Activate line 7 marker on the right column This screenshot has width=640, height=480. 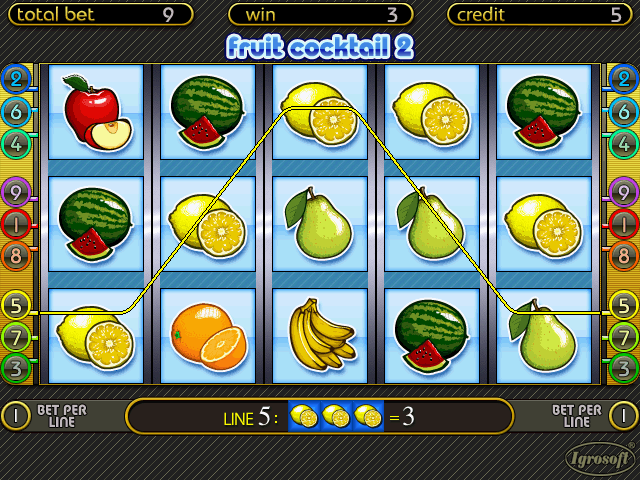click(x=623, y=335)
